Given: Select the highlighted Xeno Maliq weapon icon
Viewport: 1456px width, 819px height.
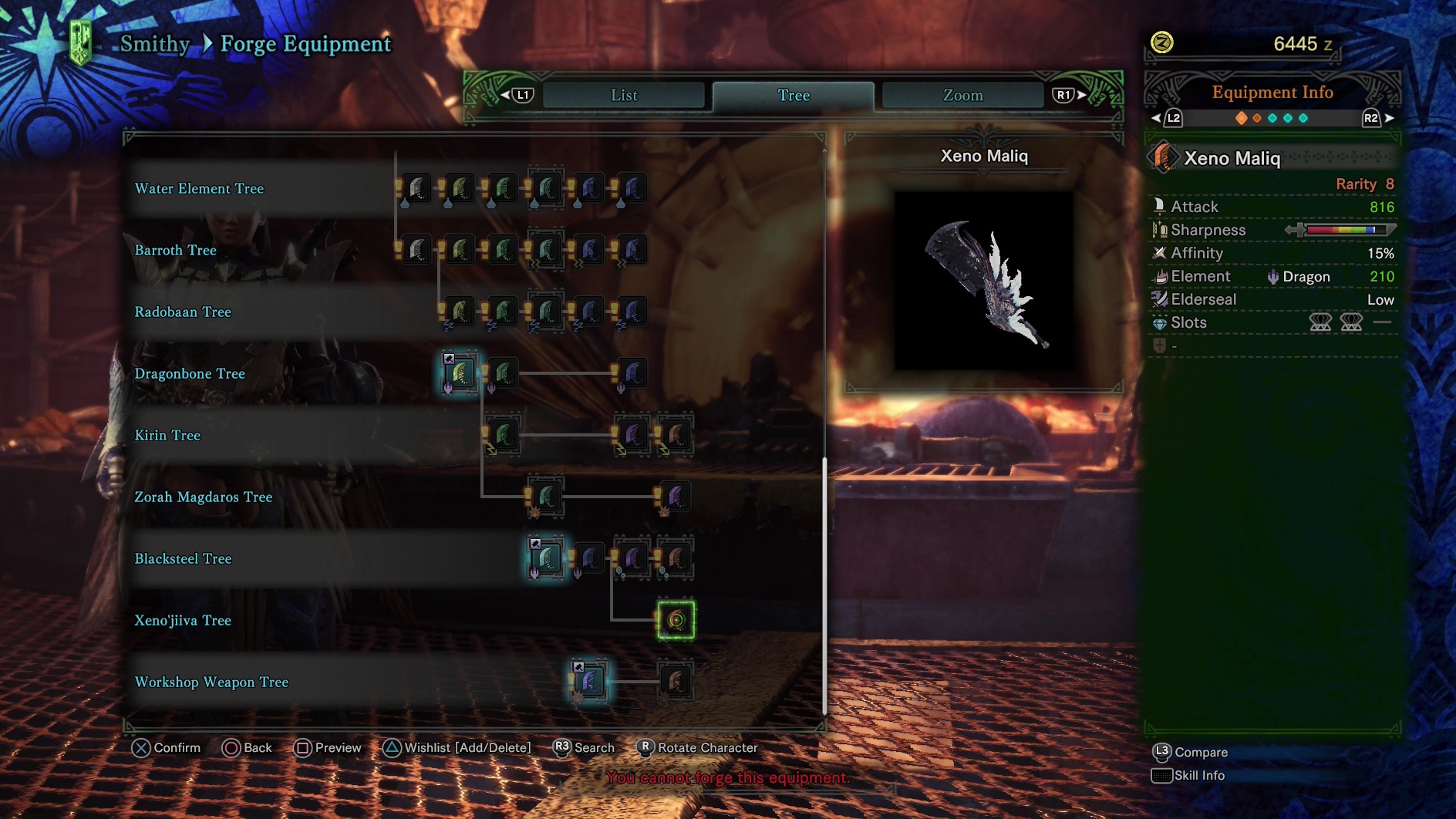Looking at the screenshot, I should [675, 621].
